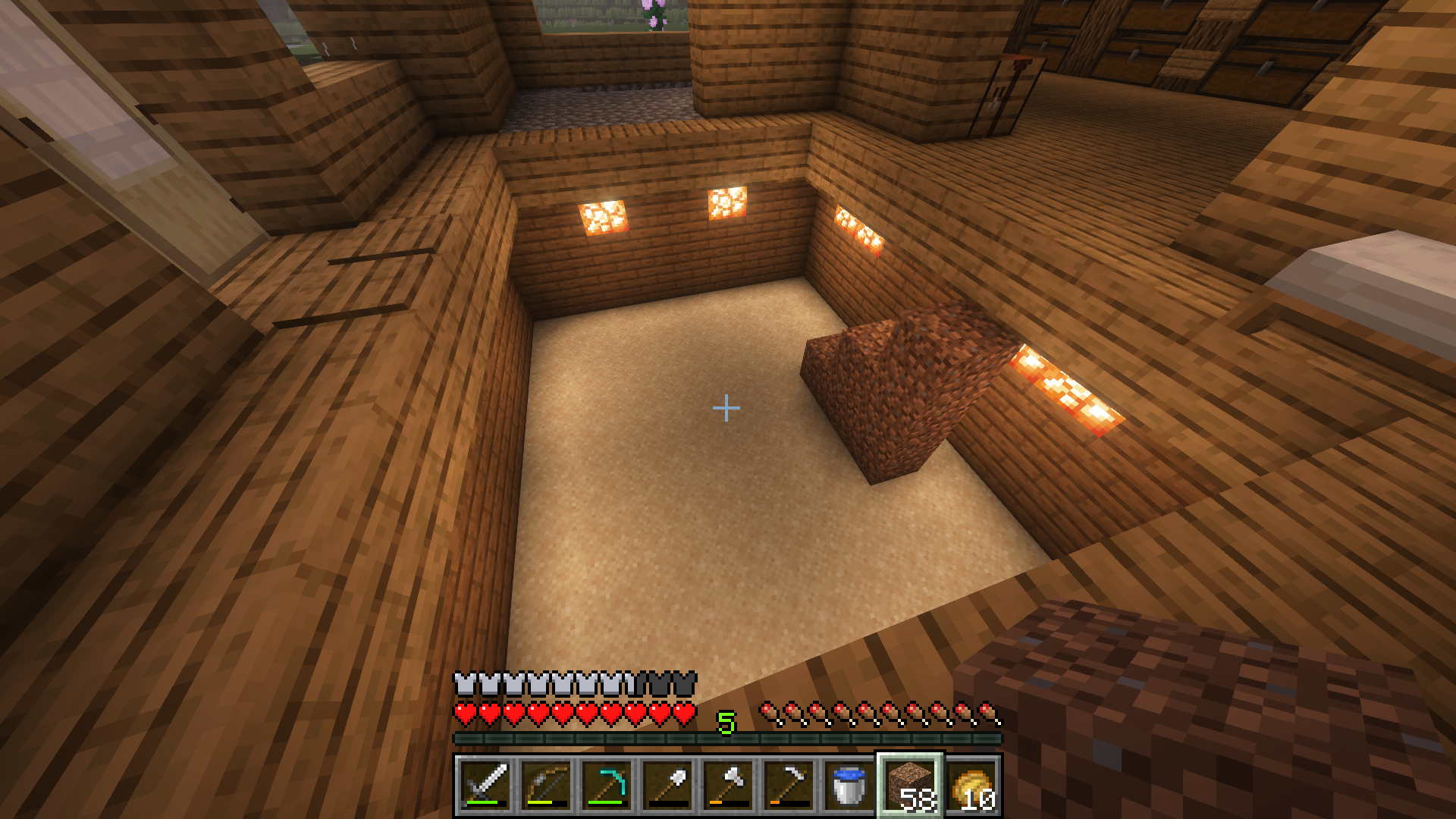Equip the diamond pickaxe slot
1456x819 pixels.
(x=607, y=785)
